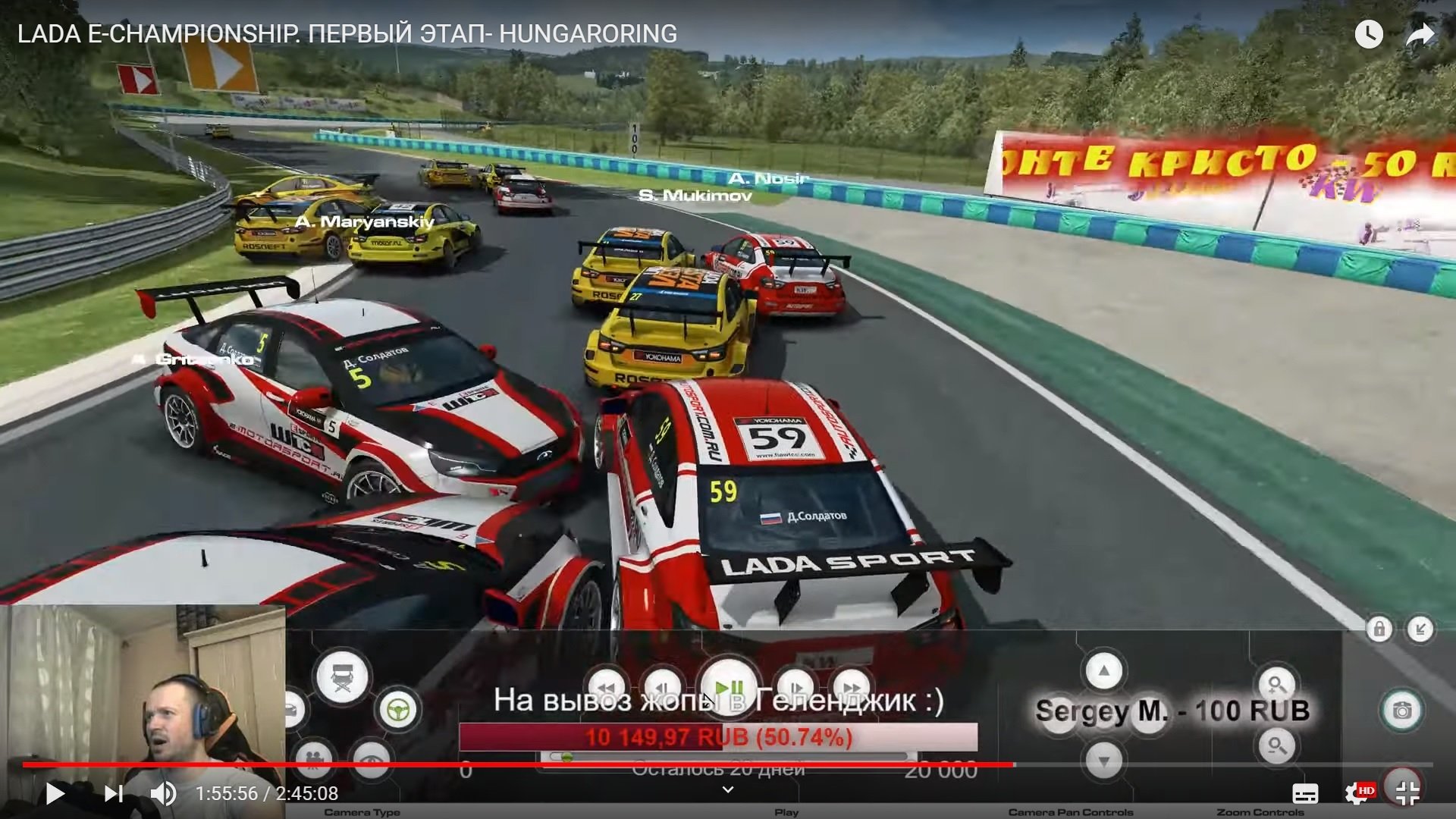Fast-forward the replay with double-arrow button
Image resolution: width=1456 pixels, height=819 pixels.
[x=851, y=687]
